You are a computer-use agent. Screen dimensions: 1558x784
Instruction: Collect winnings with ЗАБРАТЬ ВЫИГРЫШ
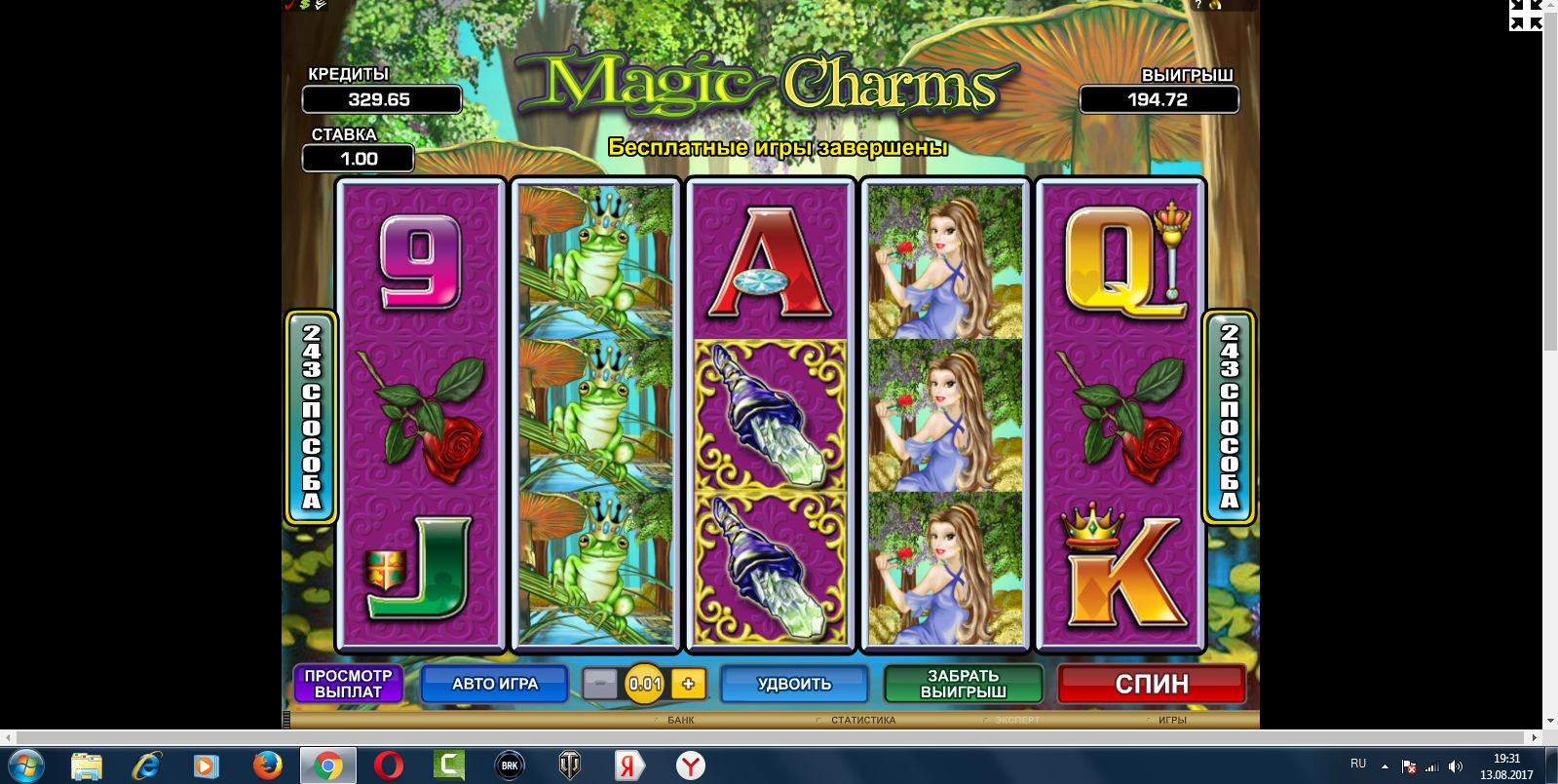[963, 684]
